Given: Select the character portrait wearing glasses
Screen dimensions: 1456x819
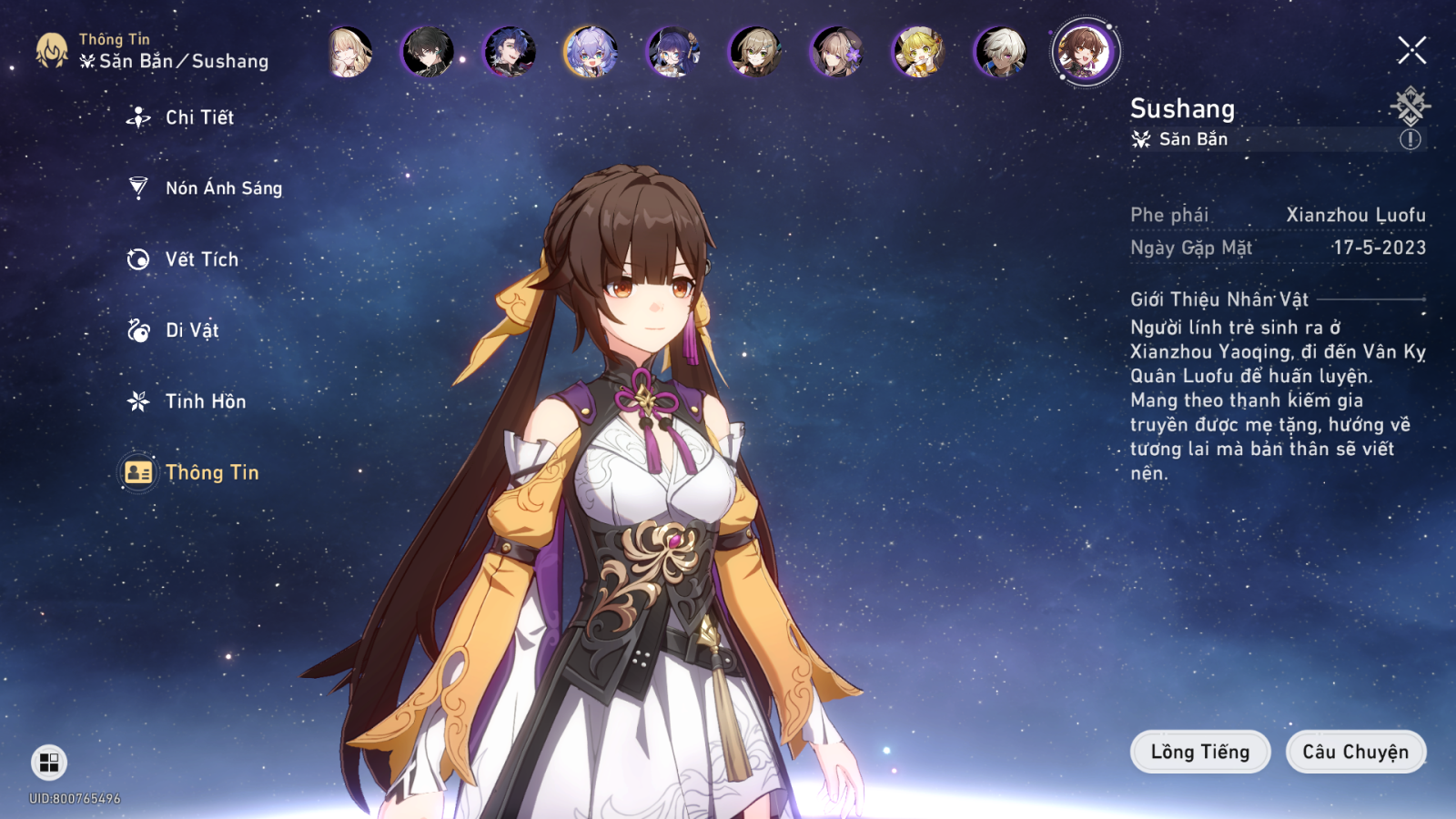Looking at the screenshot, I should [672, 52].
